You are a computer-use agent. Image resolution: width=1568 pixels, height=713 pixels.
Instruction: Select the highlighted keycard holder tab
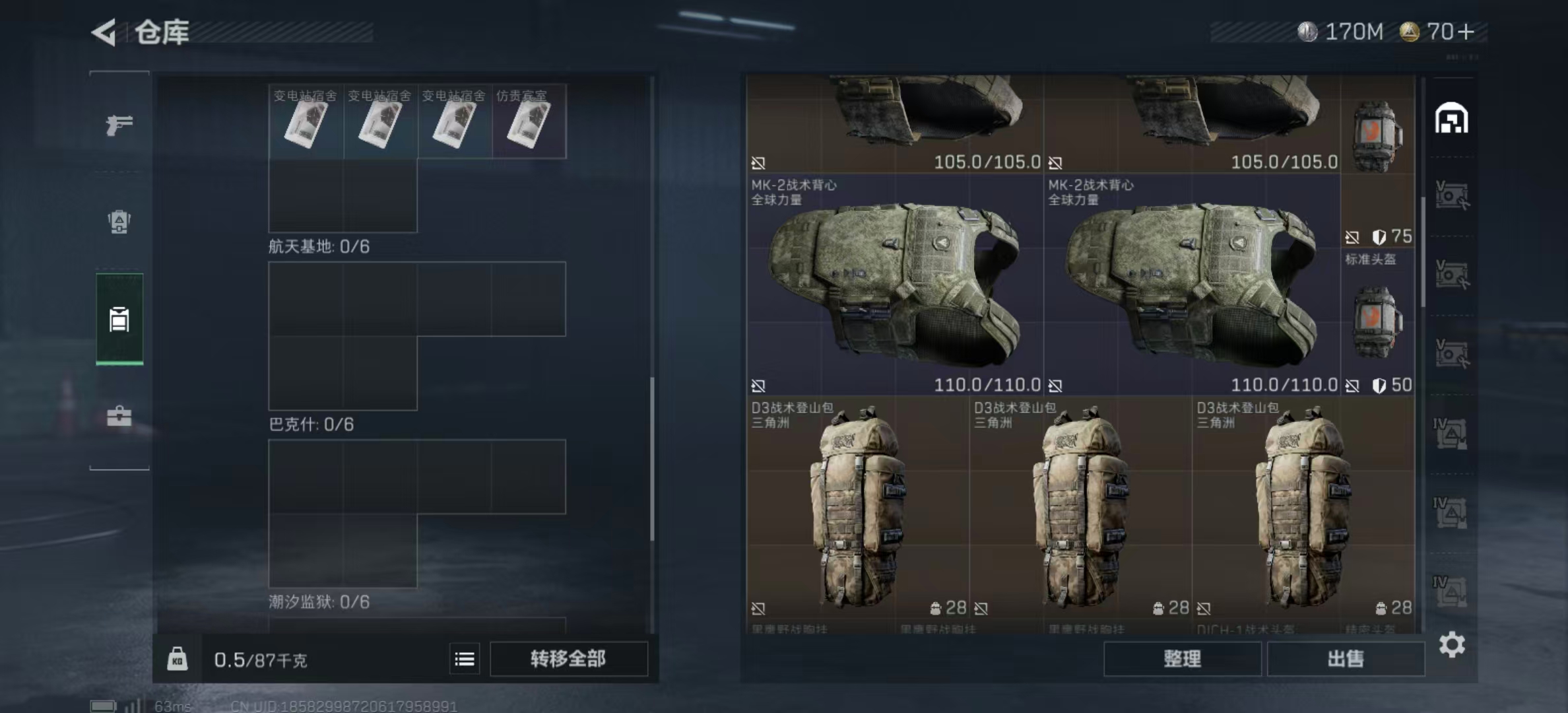click(119, 320)
